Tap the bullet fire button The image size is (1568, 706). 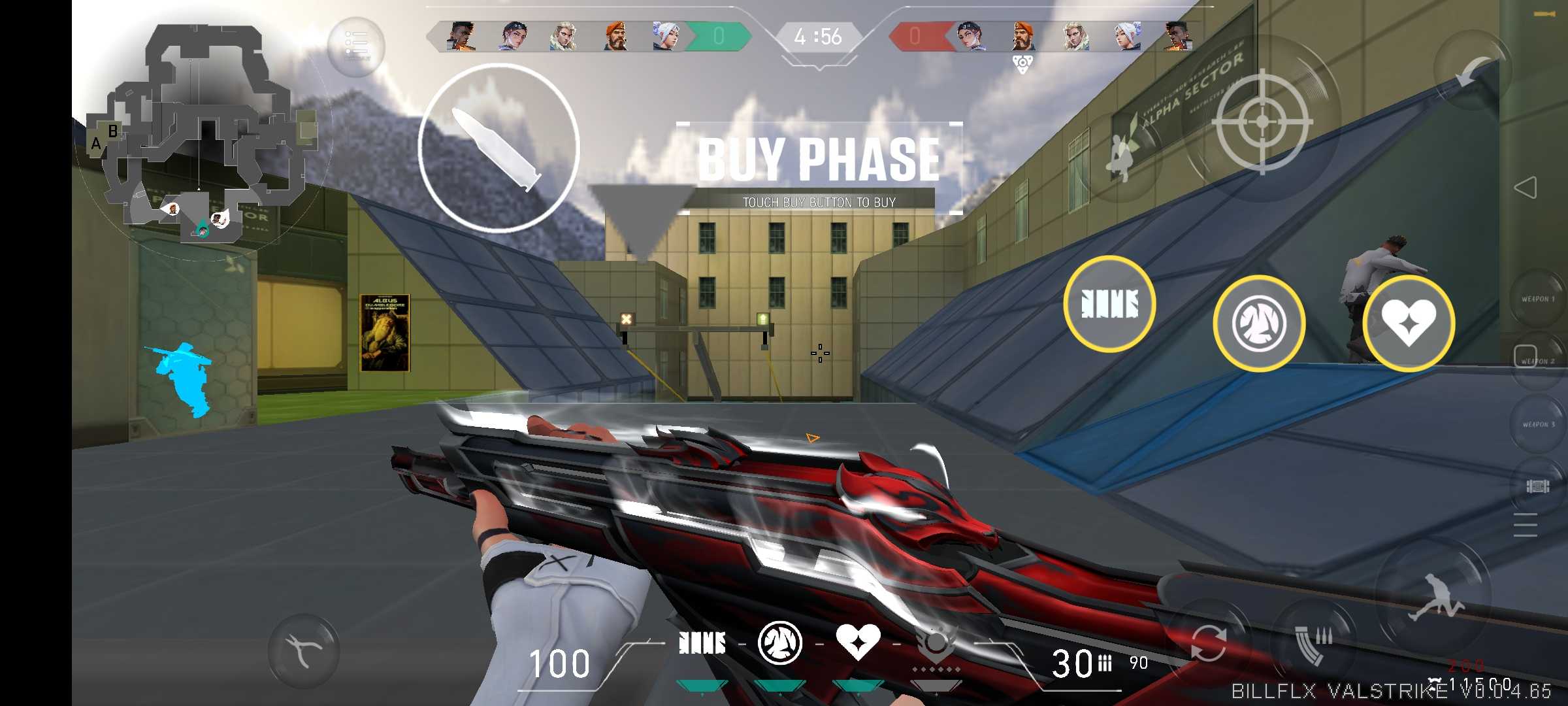pos(498,148)
